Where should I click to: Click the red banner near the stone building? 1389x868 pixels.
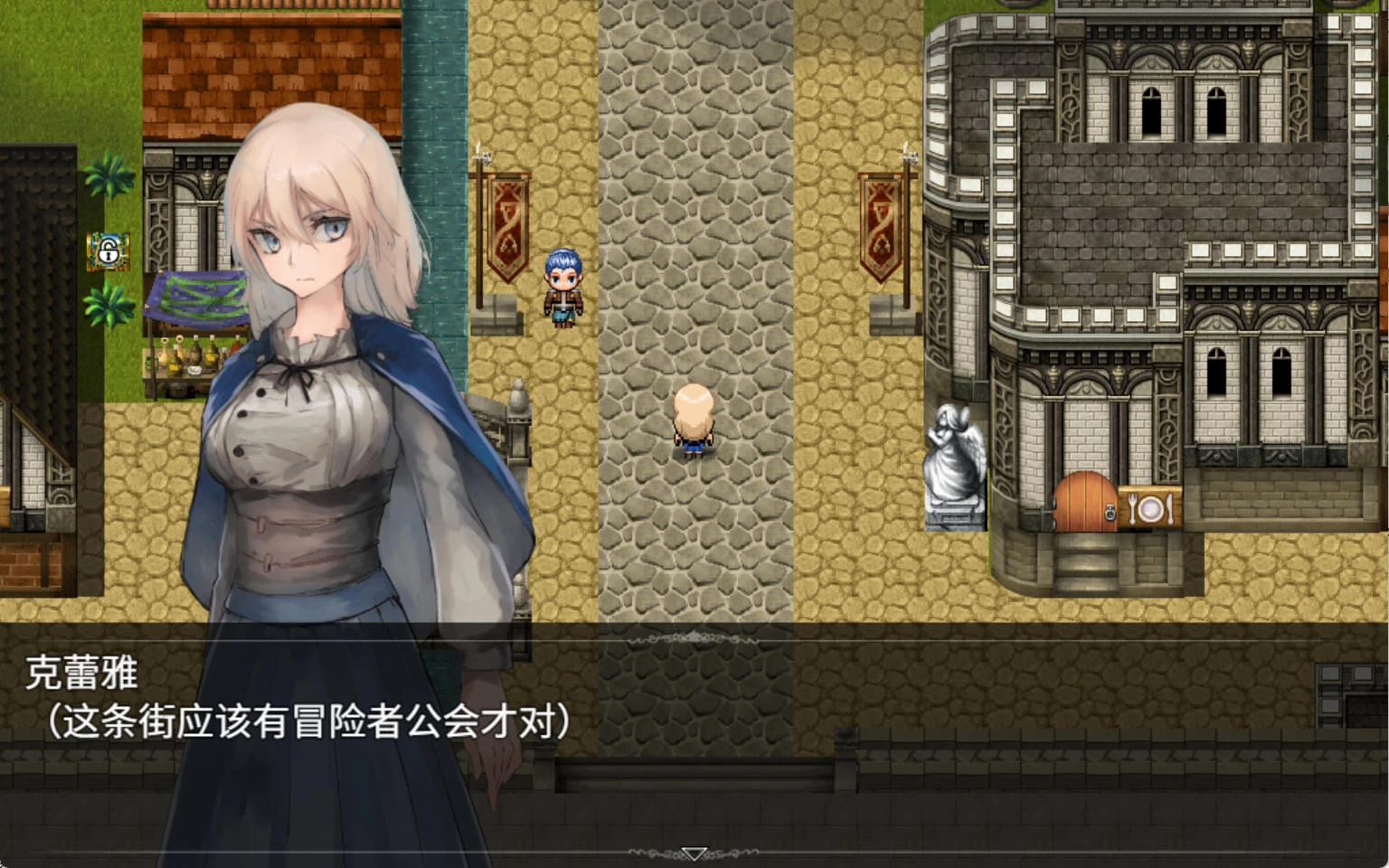click(881, 229)
